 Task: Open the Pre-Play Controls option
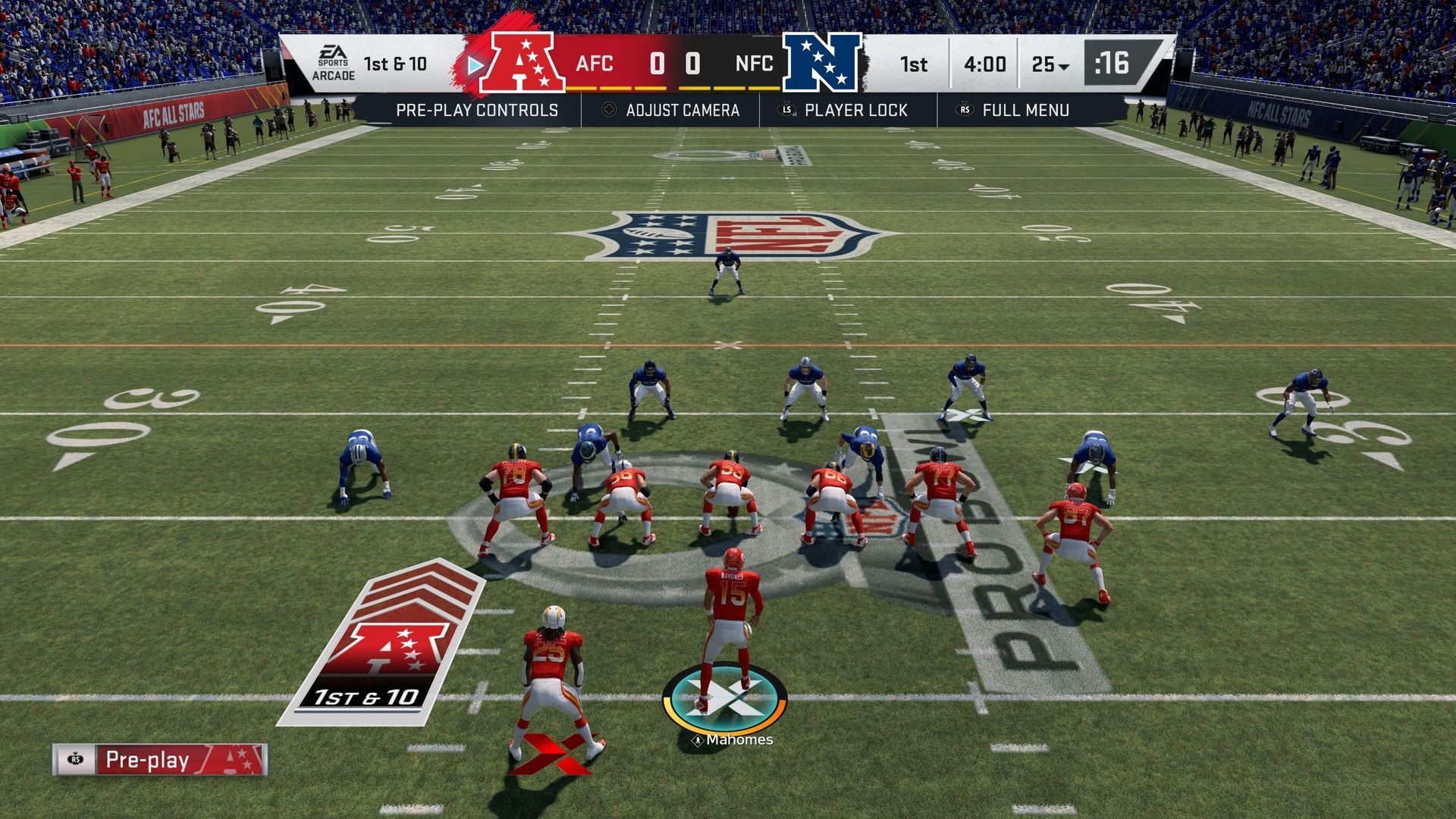[x=476, y=111]
